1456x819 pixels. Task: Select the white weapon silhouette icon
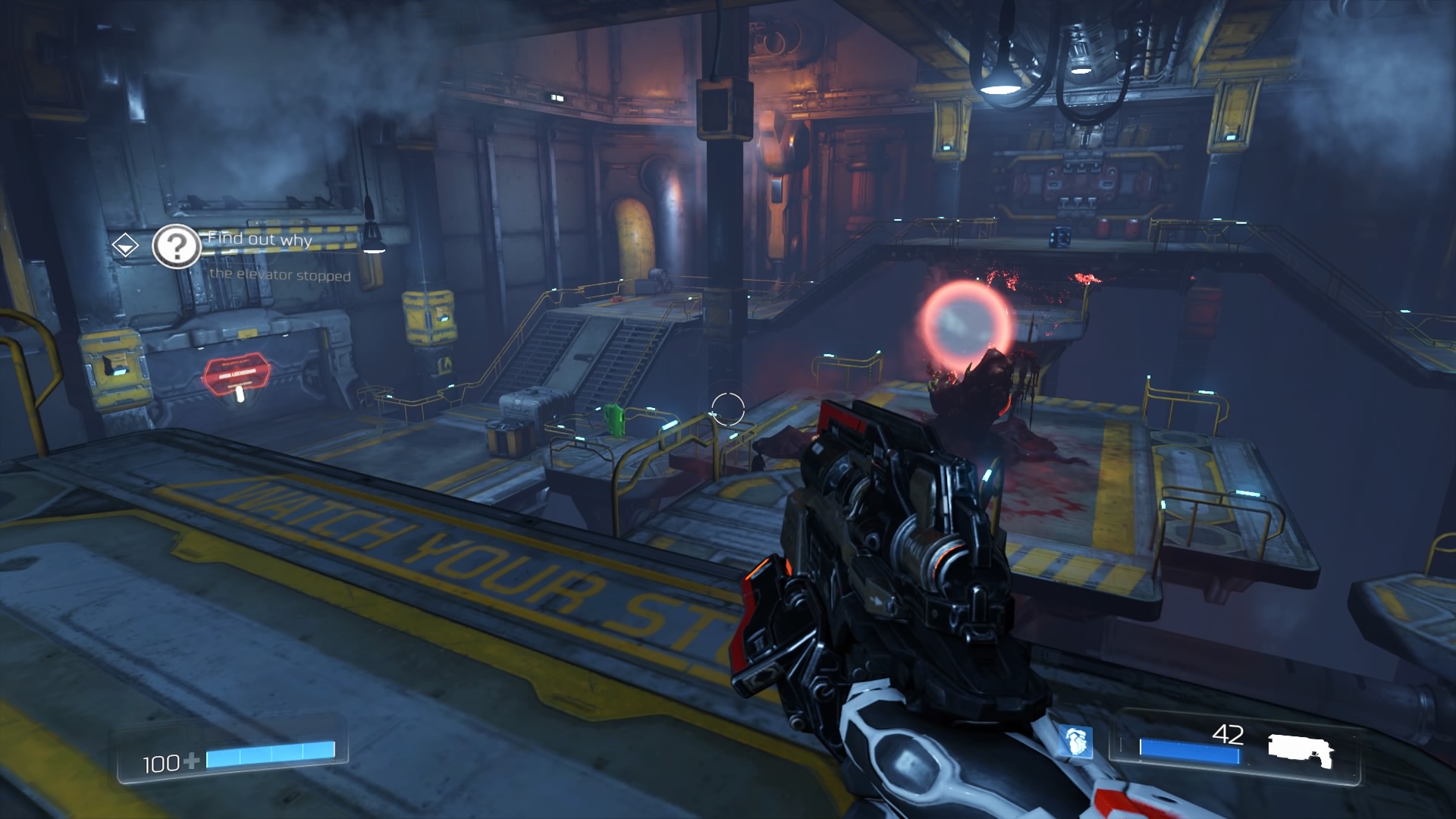(x=1300, y=749)
